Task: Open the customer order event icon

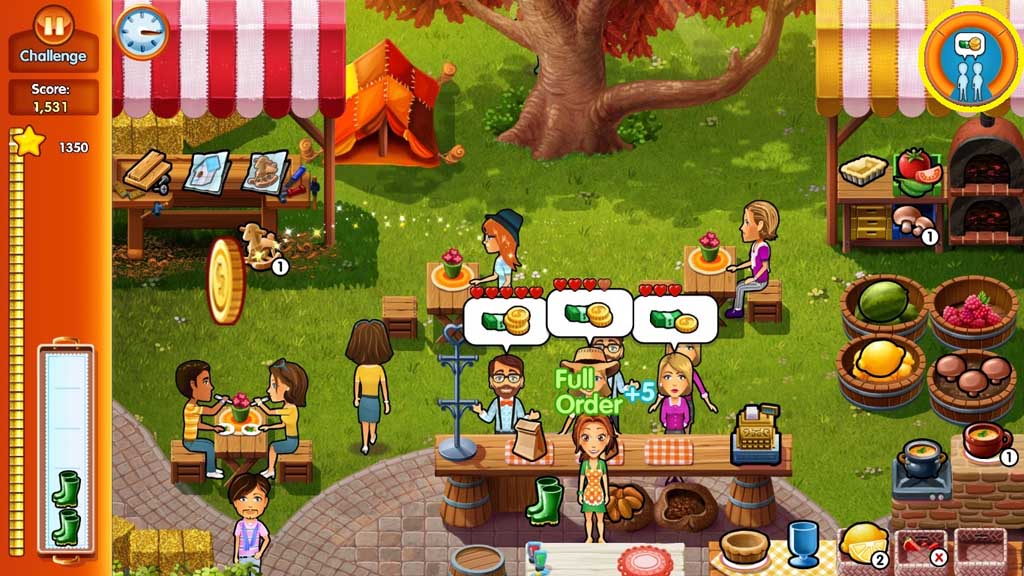Action: pos(970,57)
